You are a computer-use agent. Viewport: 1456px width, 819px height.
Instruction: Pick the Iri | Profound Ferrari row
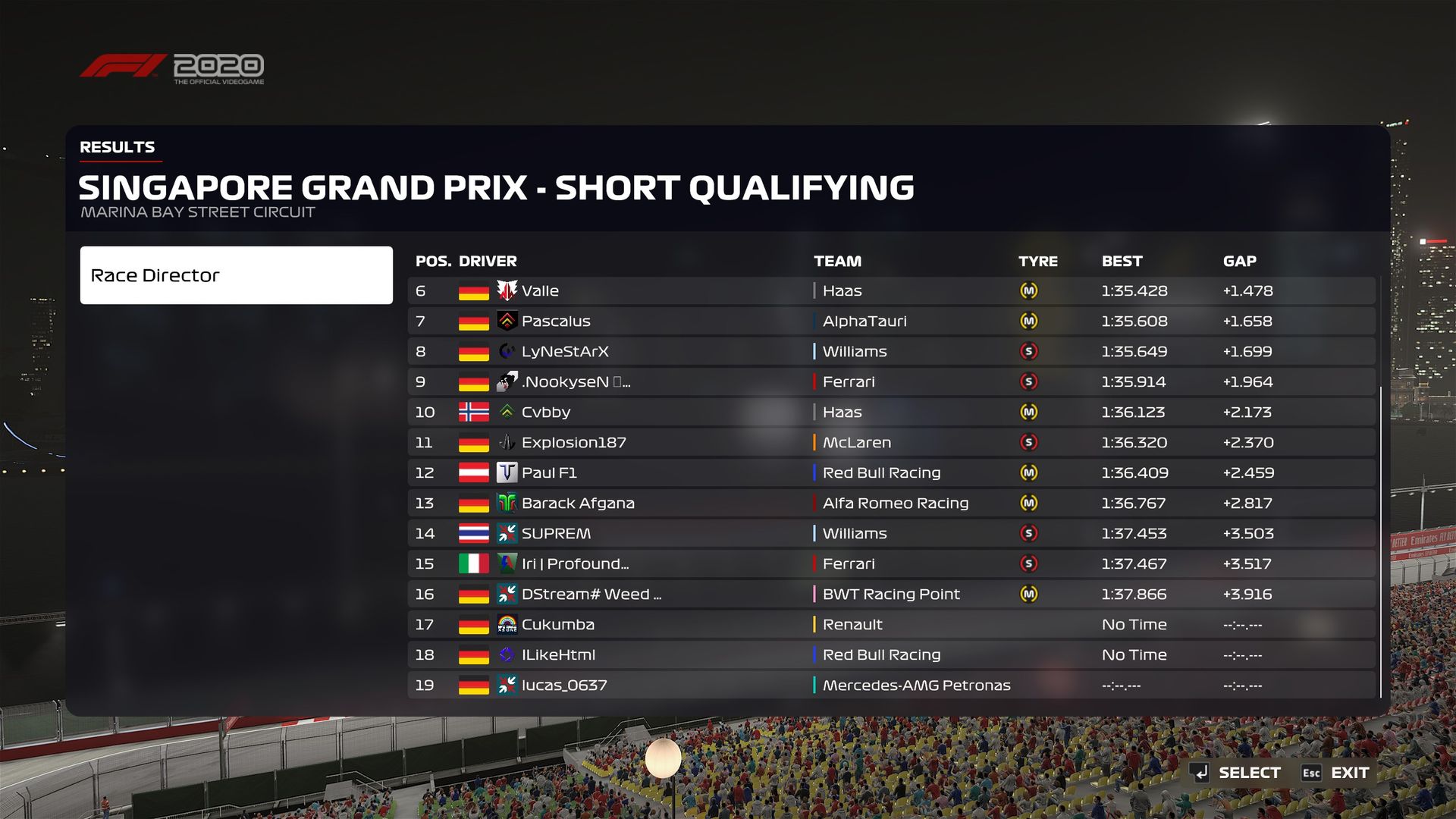point(890,564)
